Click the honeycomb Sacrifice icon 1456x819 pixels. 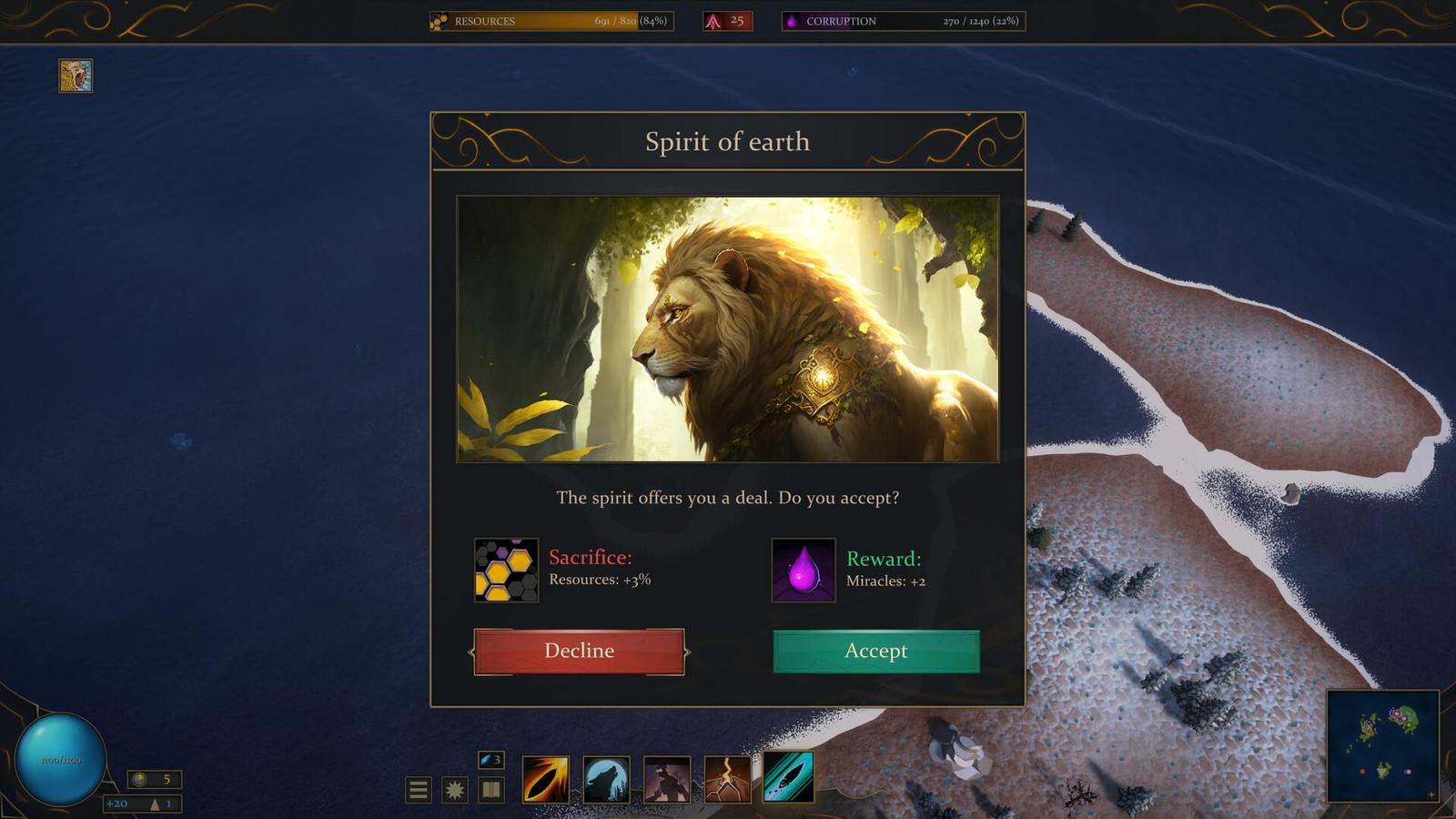tap(505, 571)
